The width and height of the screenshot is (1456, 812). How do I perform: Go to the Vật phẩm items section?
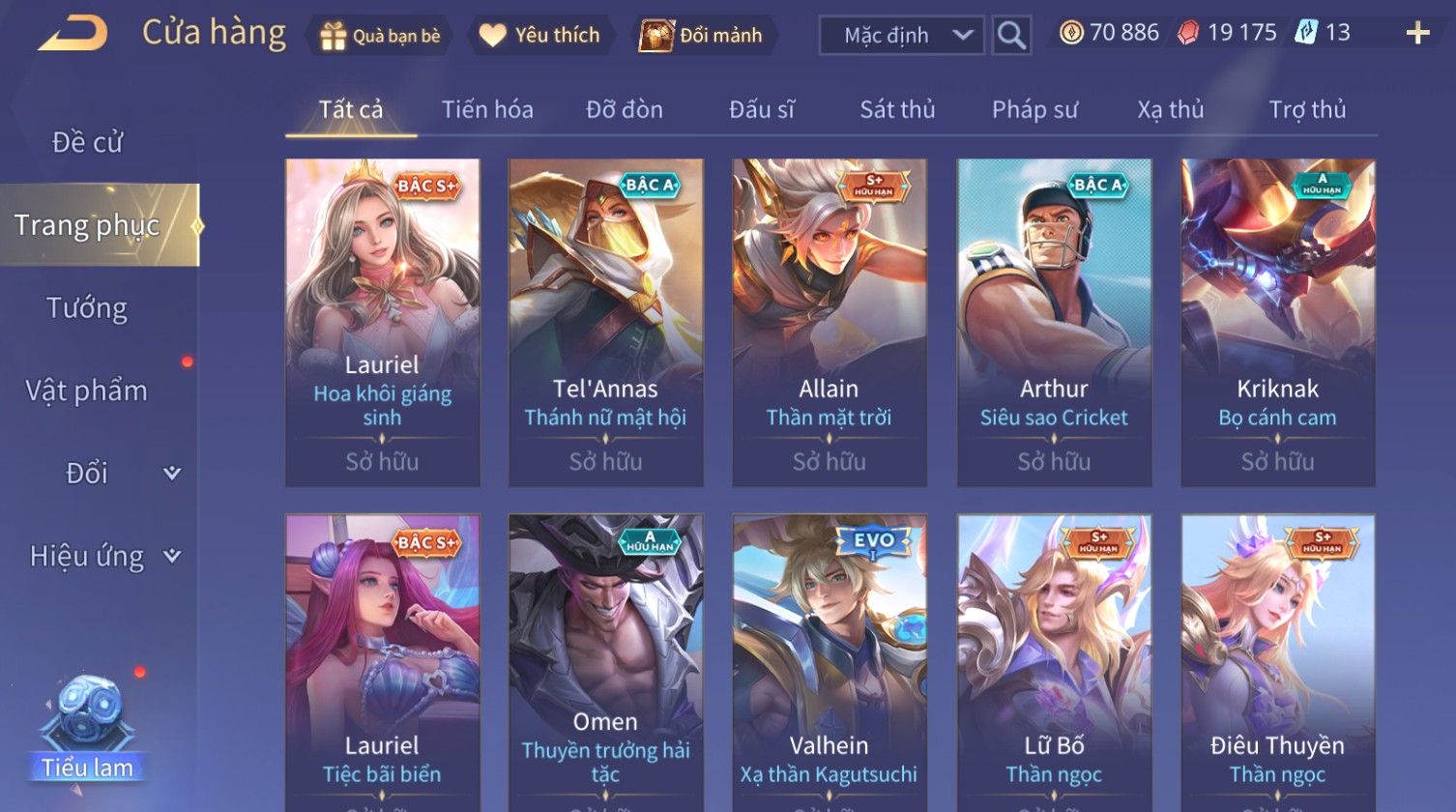point(87,391)
